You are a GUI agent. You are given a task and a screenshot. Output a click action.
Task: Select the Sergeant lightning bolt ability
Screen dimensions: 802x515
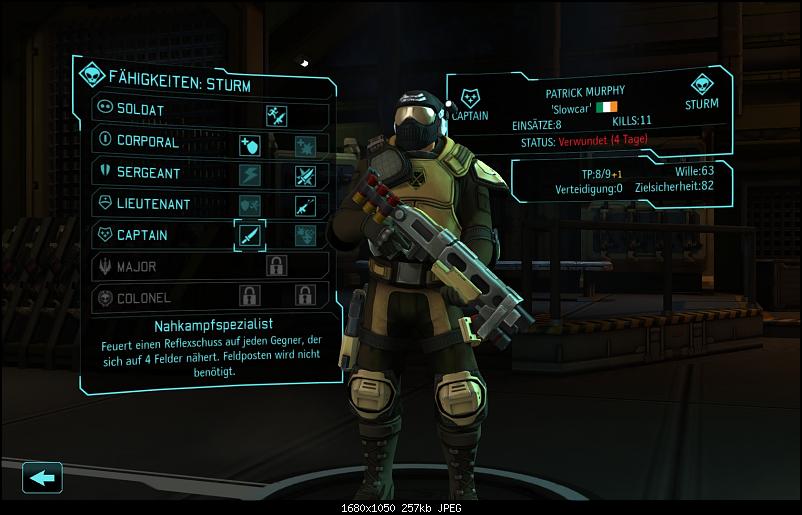(x=249, y=176)
